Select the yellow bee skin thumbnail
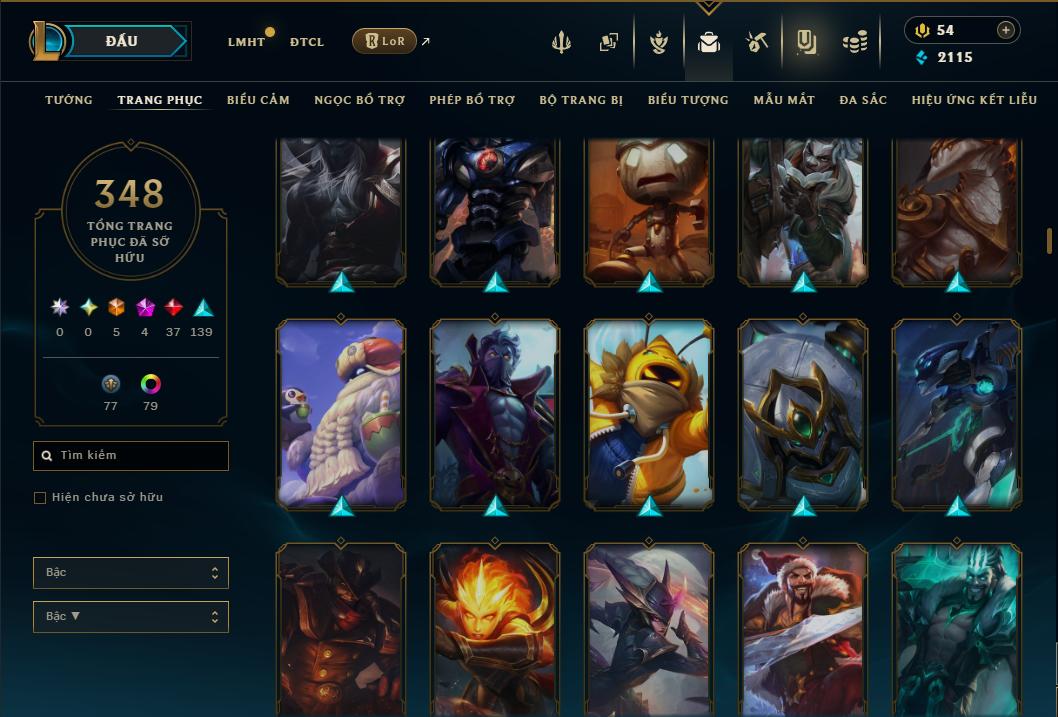 click(649, 412)
